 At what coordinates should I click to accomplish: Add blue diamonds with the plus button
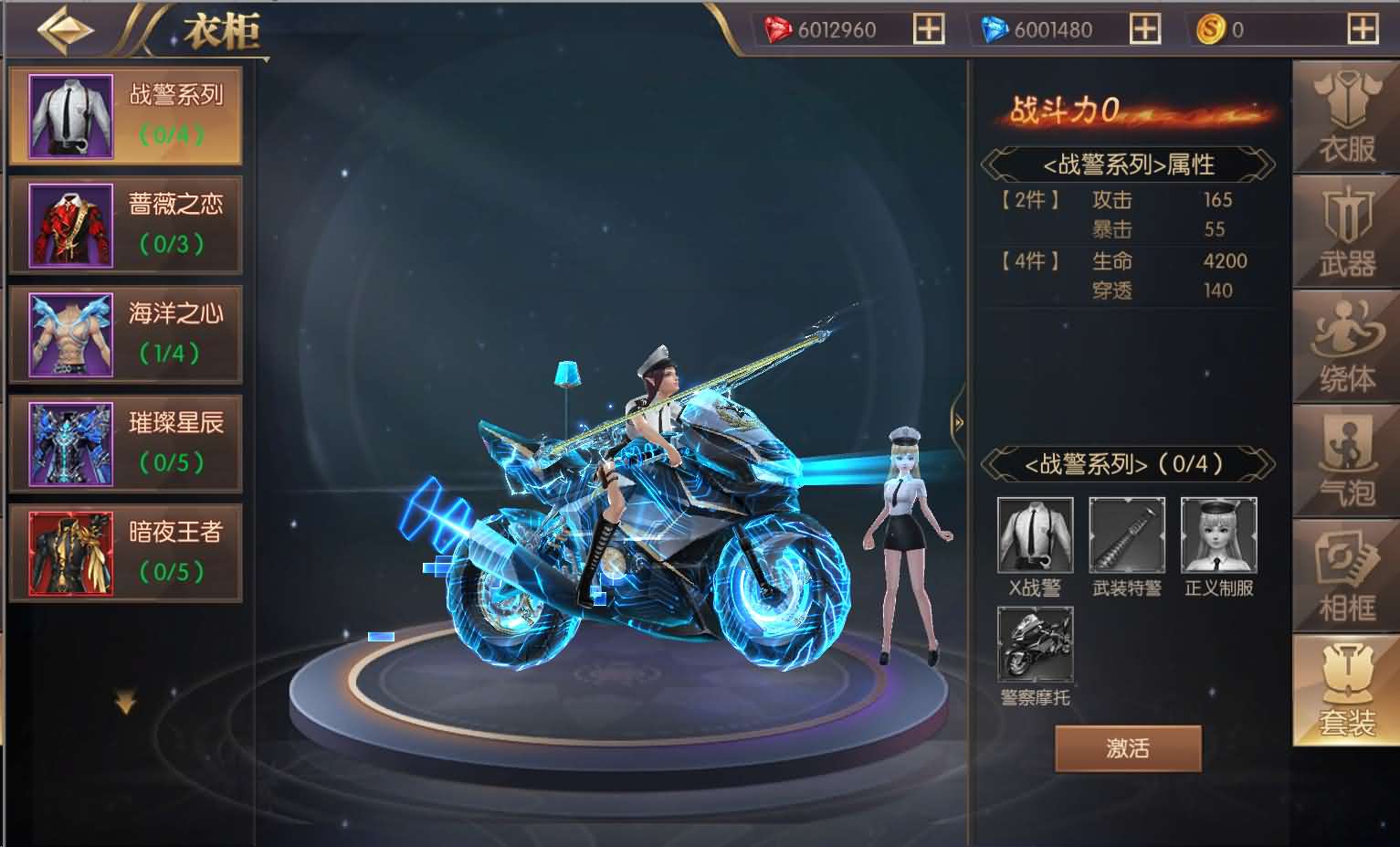[x=1145, y=28]
